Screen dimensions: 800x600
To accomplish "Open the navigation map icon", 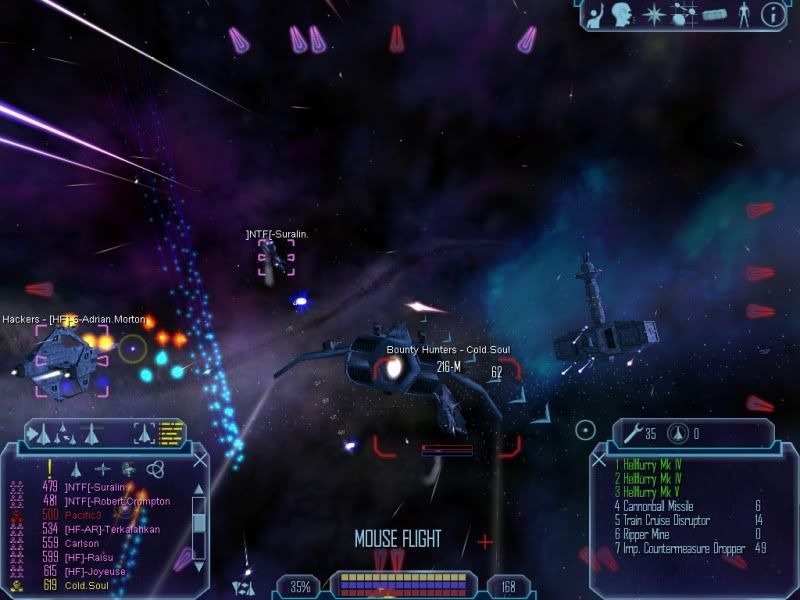I will [x=683, y=14].
